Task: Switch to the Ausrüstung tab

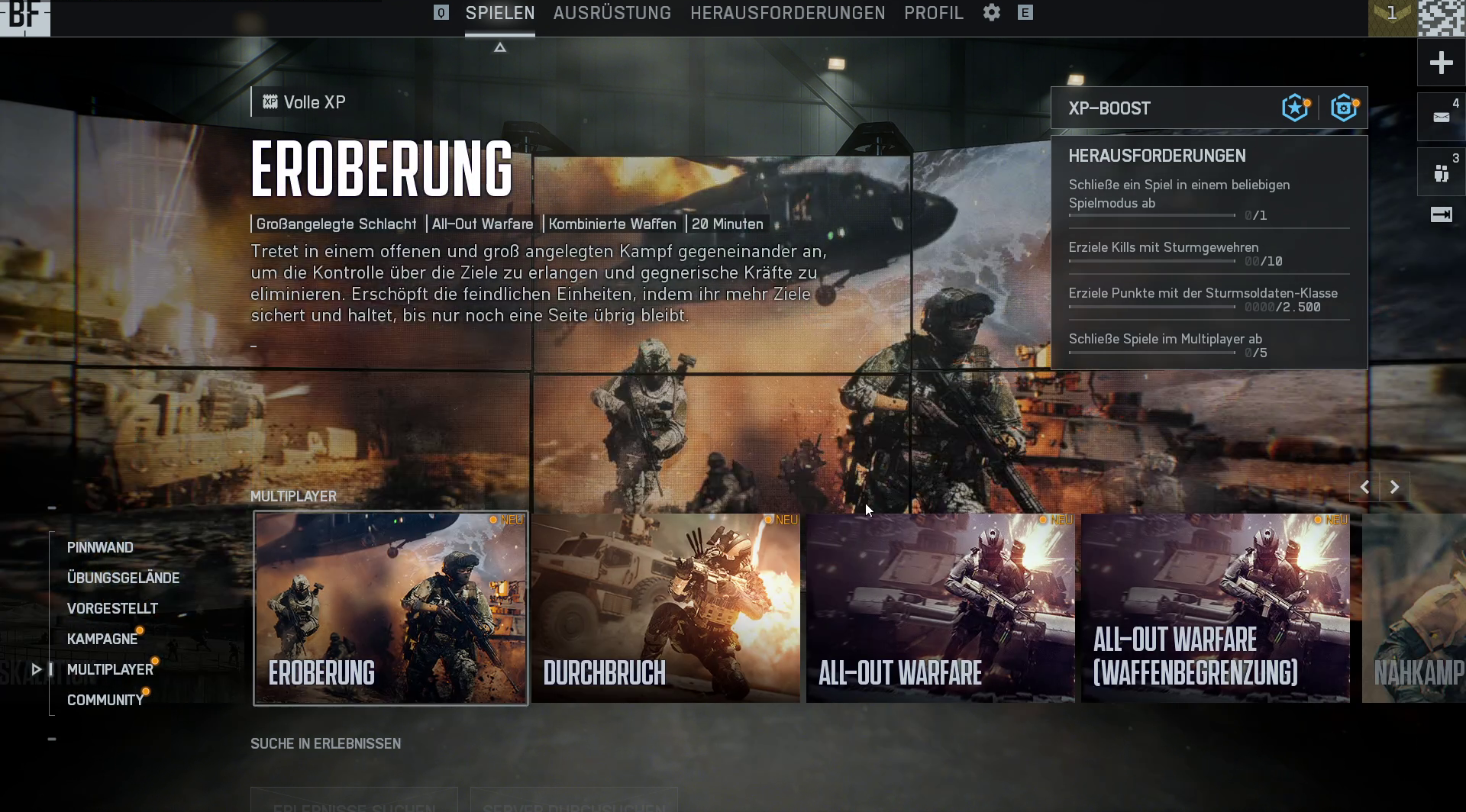Action: (612, 13)
